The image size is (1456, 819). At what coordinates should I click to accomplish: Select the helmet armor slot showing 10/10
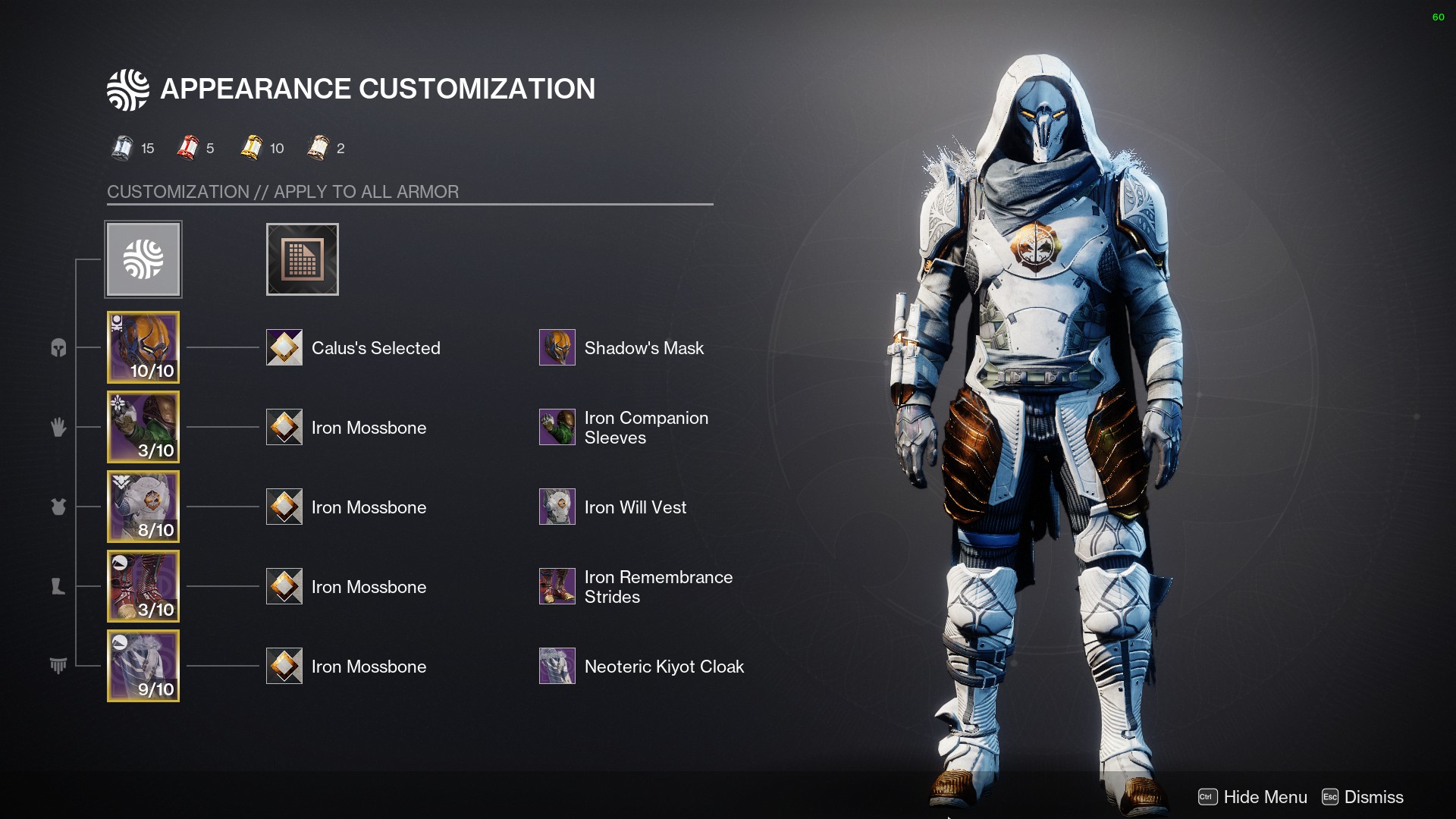[143, 347]
